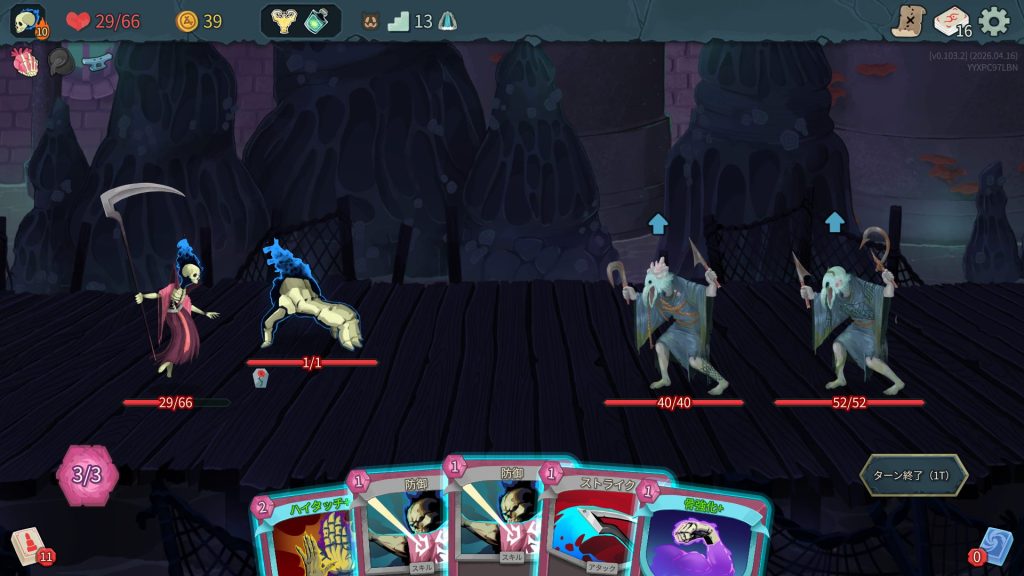This screenshot has height=576, width=1024.
Task: Inspect the blue anvil relic
Action: coord(96,62)
